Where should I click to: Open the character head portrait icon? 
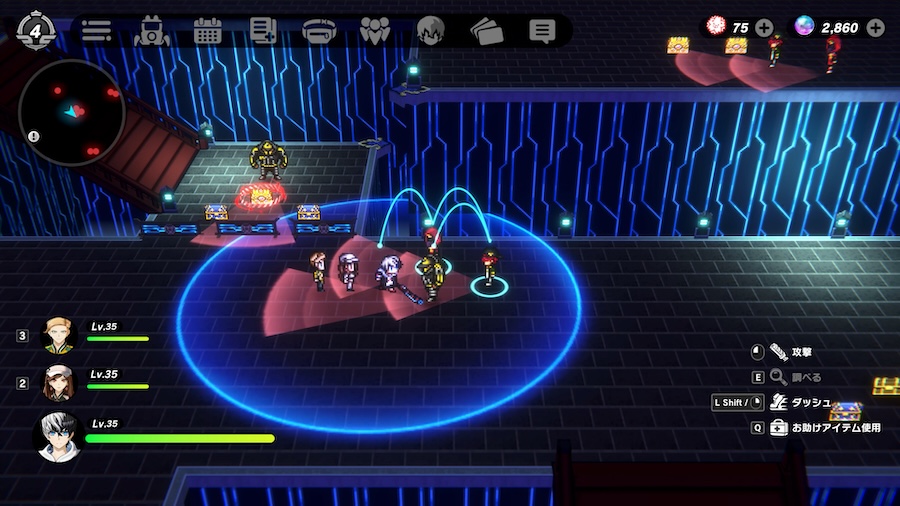[x=430, y=30]
